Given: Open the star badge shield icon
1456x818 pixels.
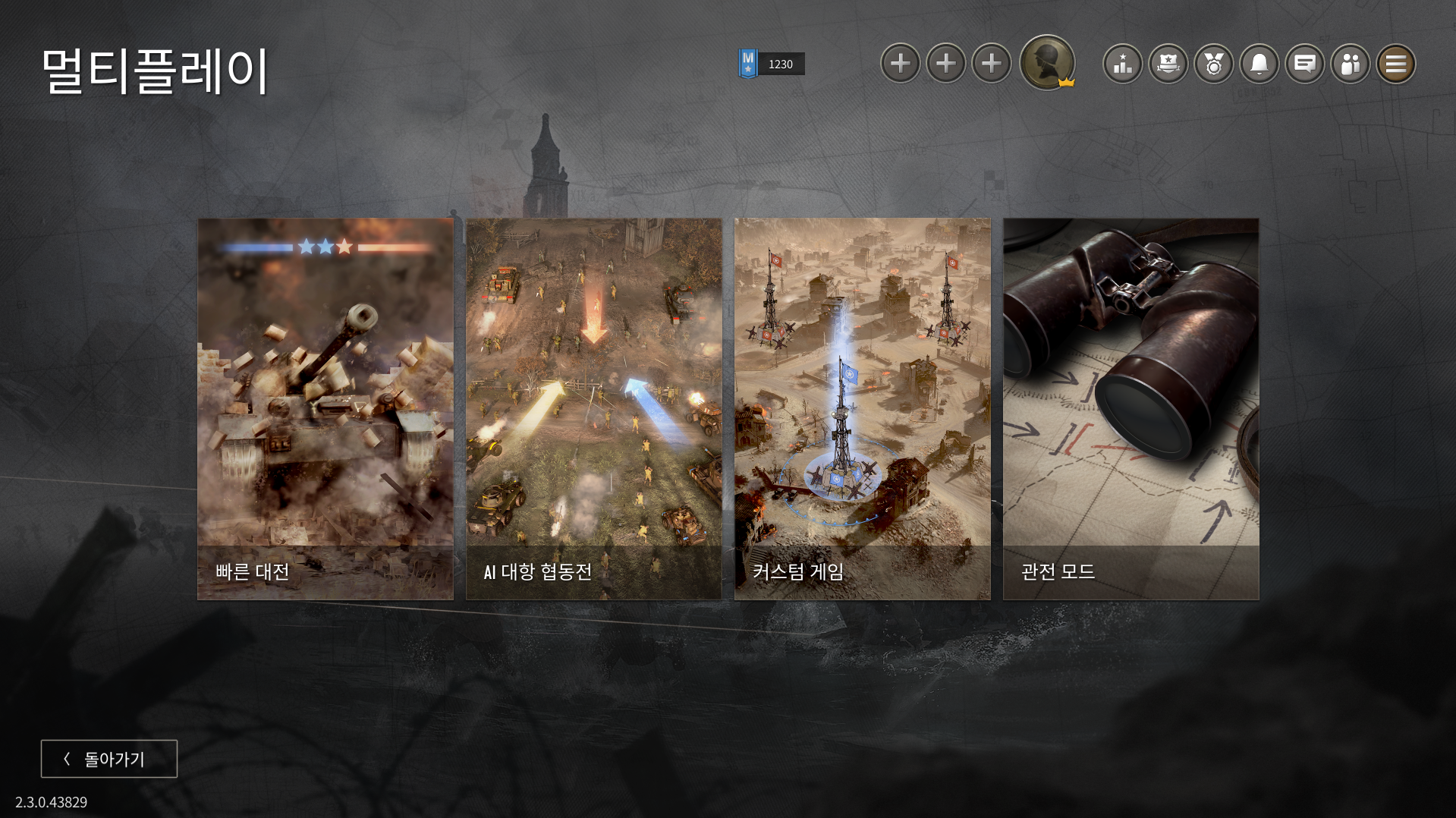Looking at the screenshot, I should point(1168,64).
